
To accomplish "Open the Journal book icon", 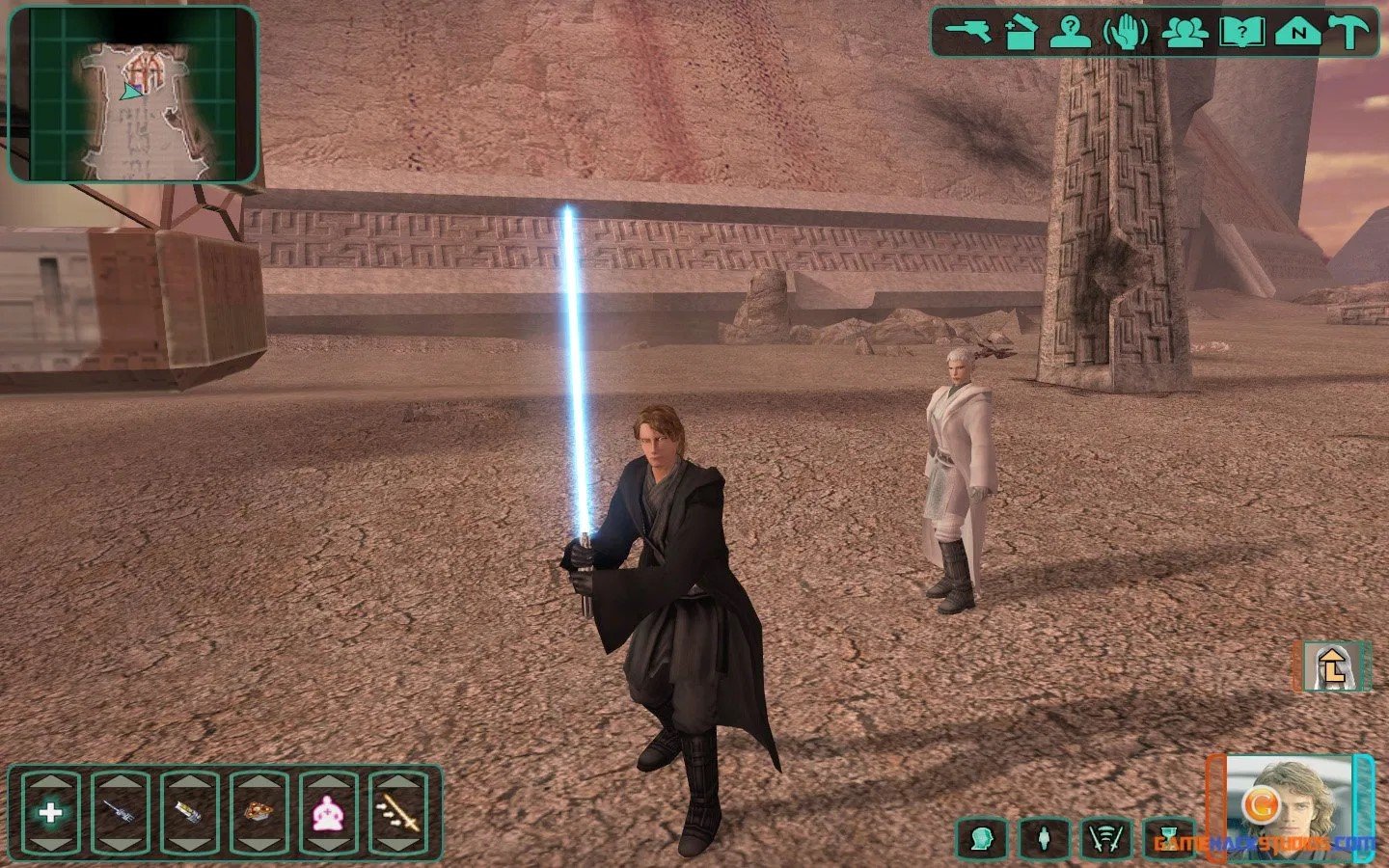I will (1241, 32).
